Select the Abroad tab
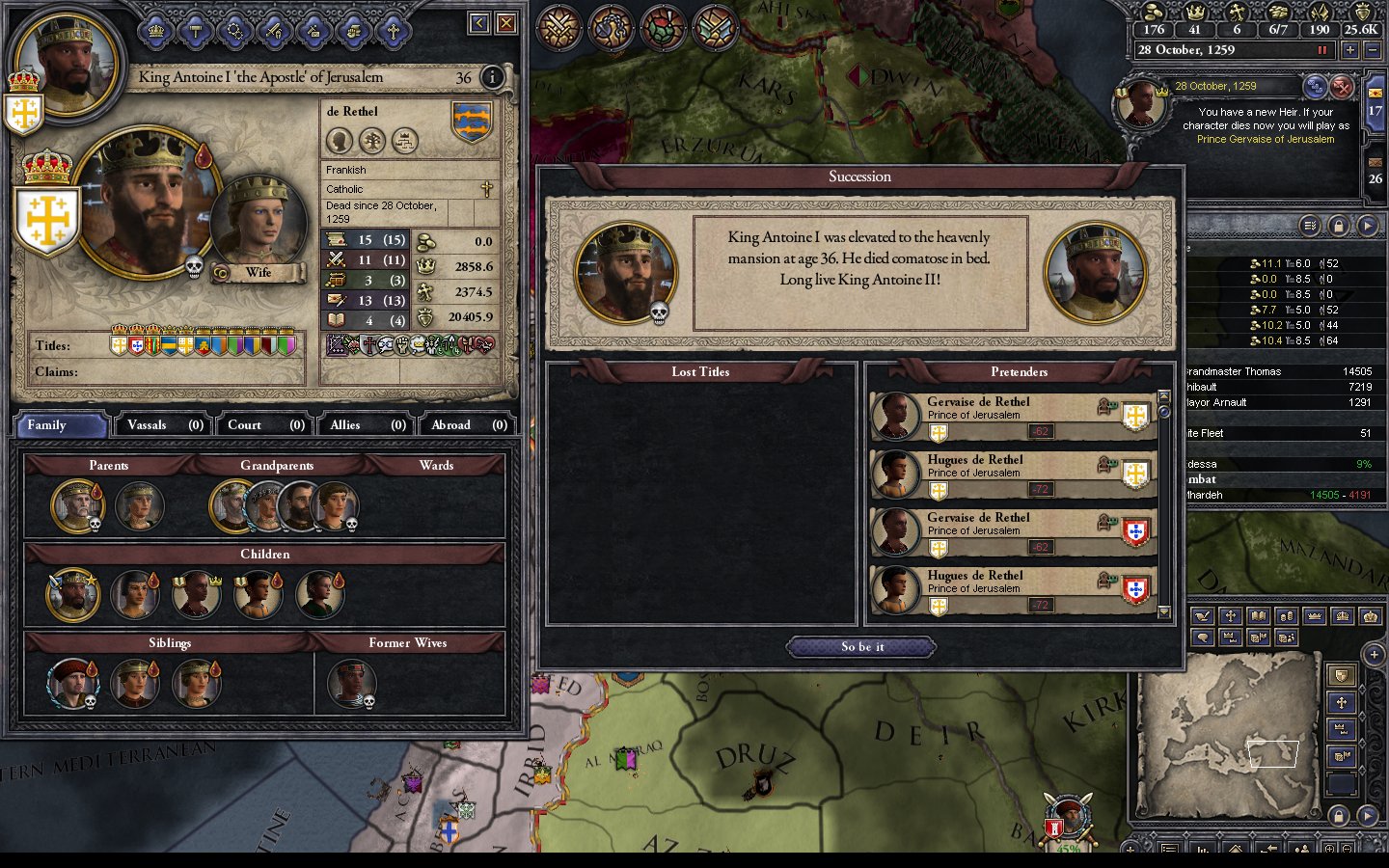The image size is (1389, 868). (x=468, y=425)
